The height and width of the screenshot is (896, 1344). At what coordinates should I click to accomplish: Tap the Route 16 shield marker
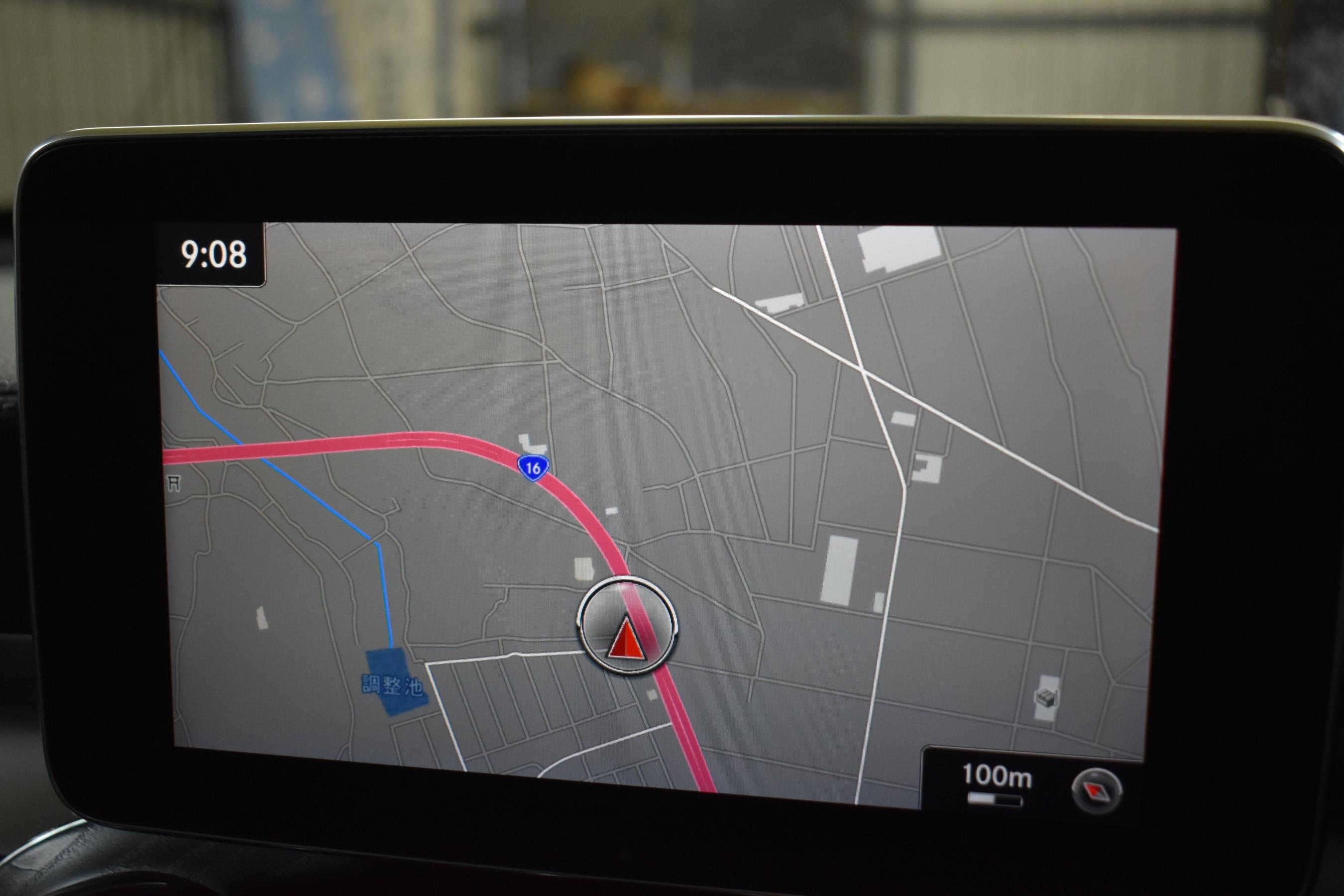coord(533,468)
